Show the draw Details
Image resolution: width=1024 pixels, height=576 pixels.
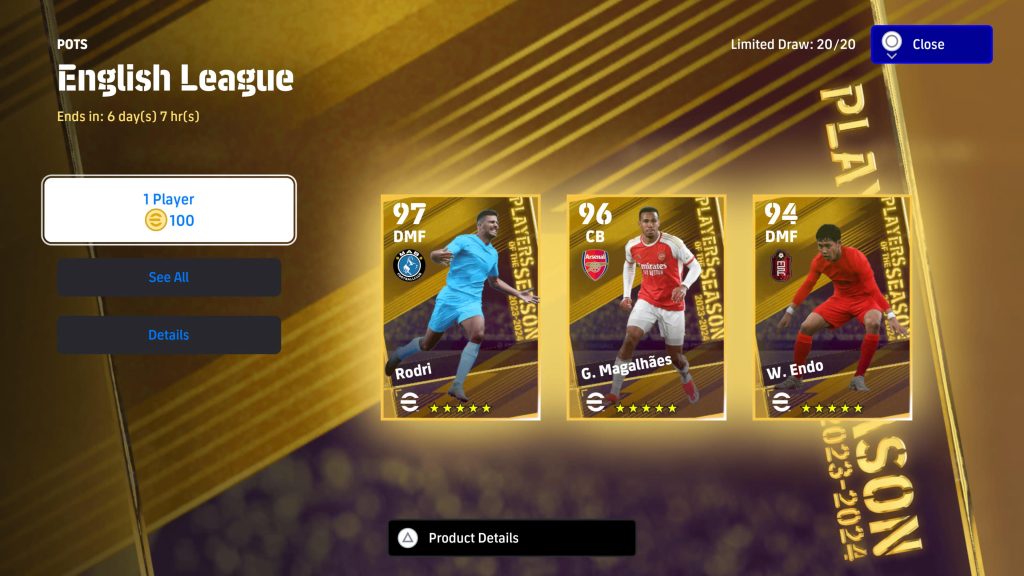[169, 335]
